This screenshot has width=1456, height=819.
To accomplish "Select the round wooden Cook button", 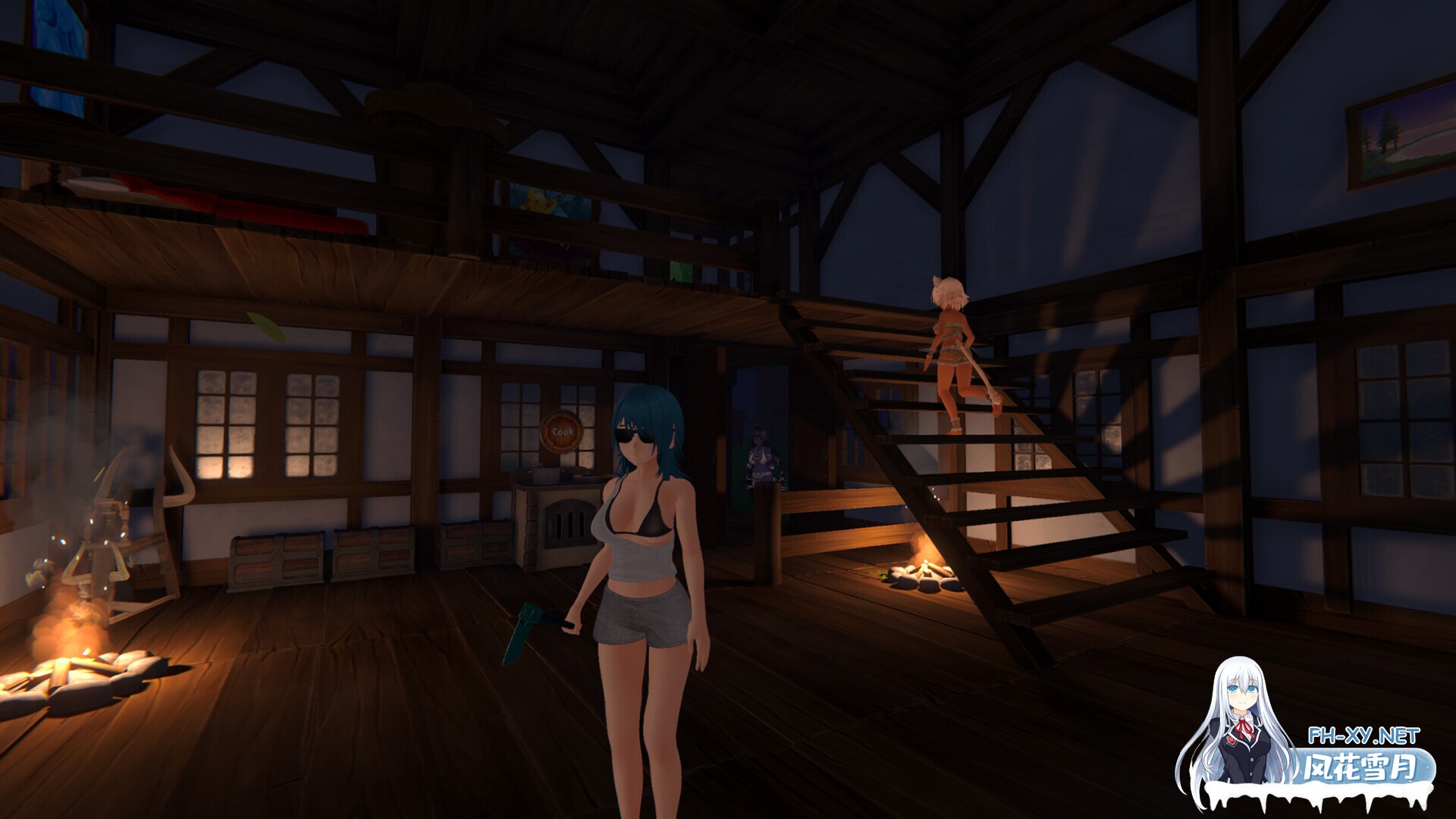I will tap(563, 431).
